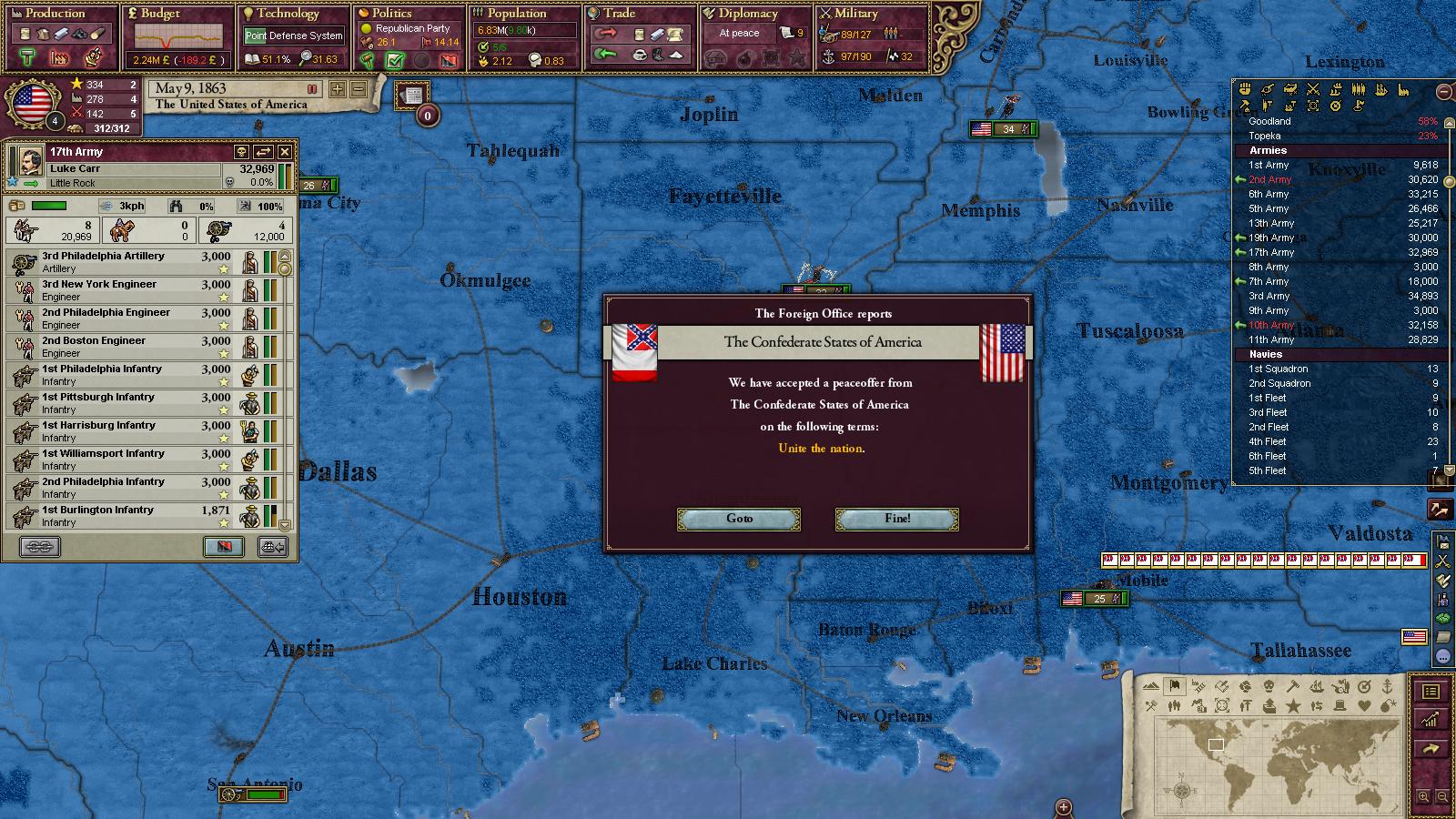Image resolution: width=1456 pixels, height=819 pixels.
Task: Zoom in with the magnifier plus button
Action: [x=1424, y=797]
